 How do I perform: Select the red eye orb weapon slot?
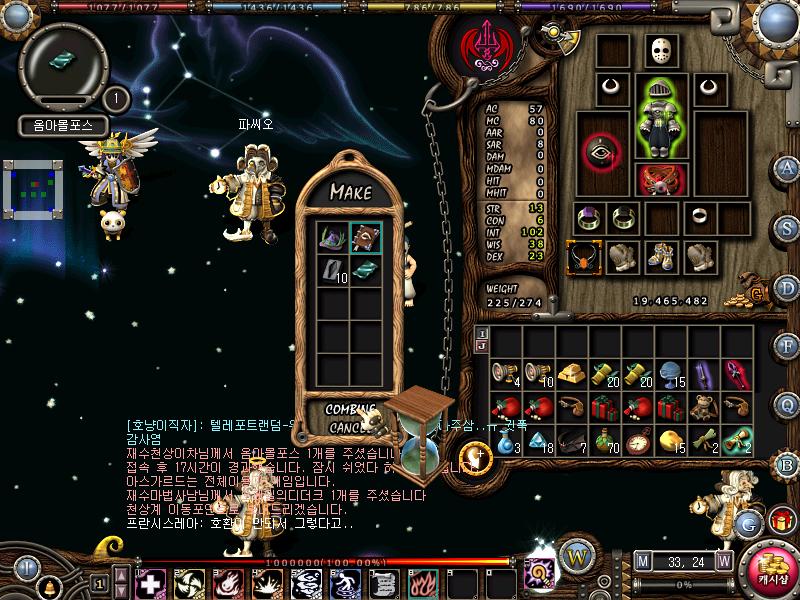[x=601, y=152]
